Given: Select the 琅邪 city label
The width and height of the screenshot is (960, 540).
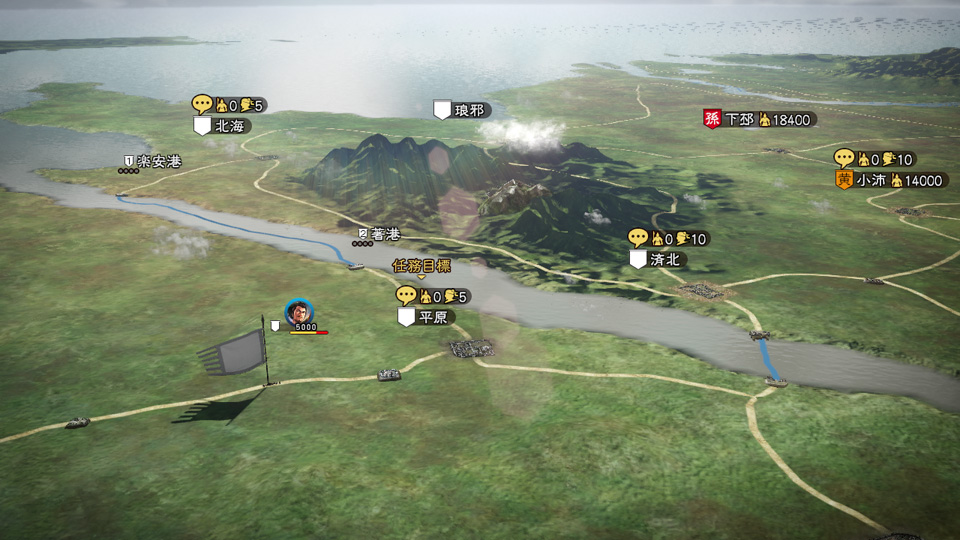Looking at the screenshot, I should point(467,110).
